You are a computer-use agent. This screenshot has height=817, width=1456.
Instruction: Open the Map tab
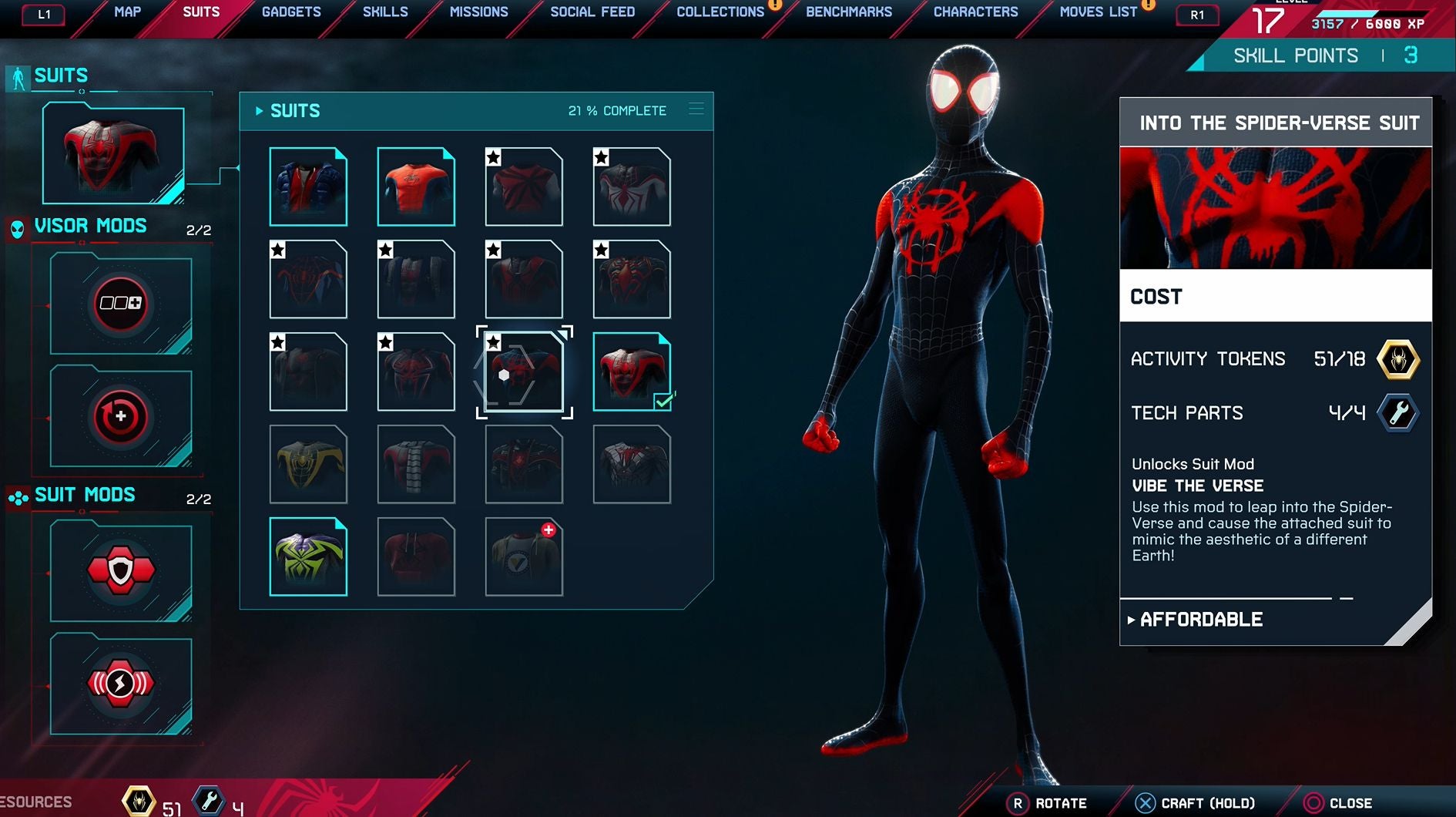tap(127, 12)
